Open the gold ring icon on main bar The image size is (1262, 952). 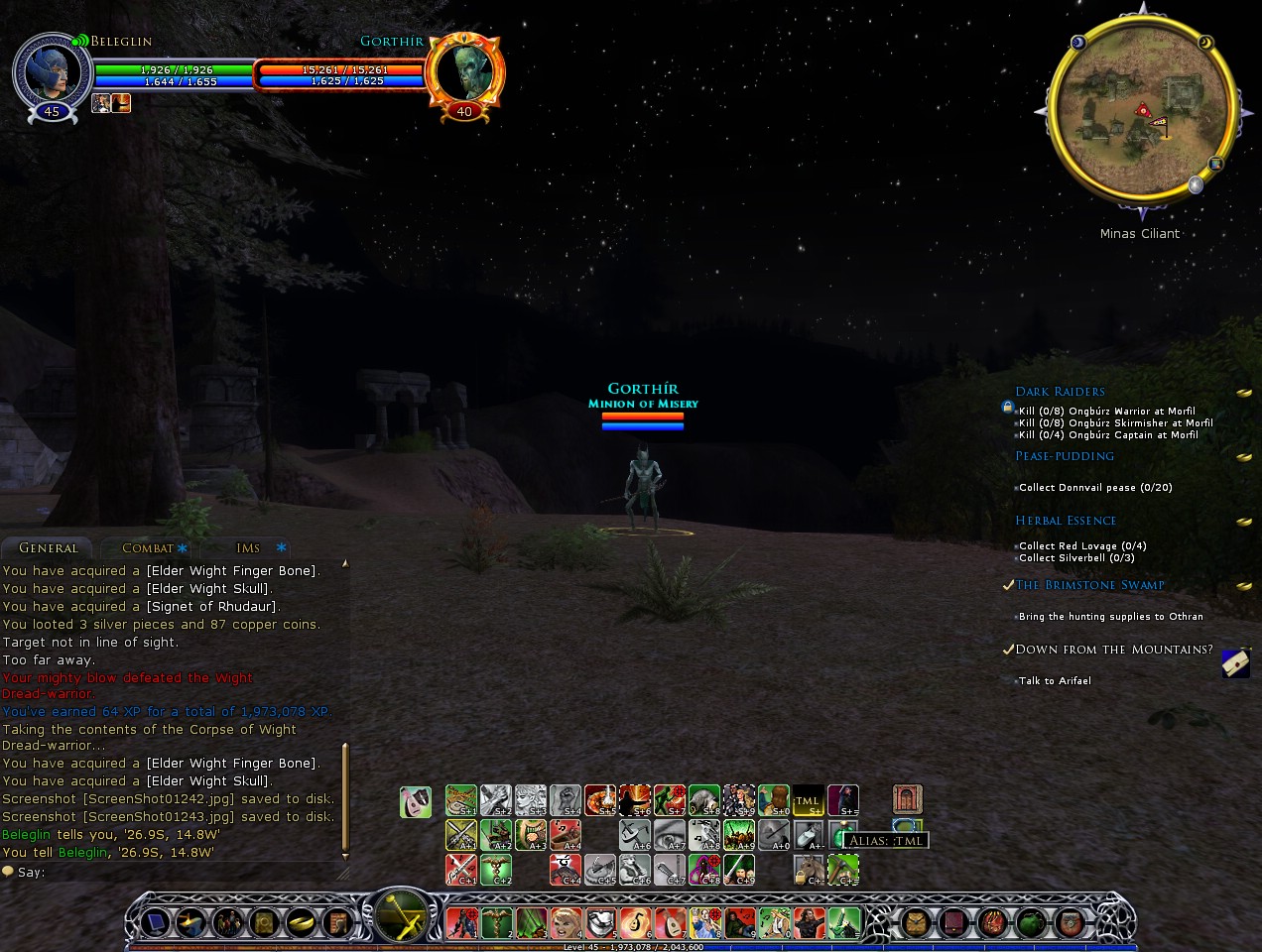tap(302, 923)
